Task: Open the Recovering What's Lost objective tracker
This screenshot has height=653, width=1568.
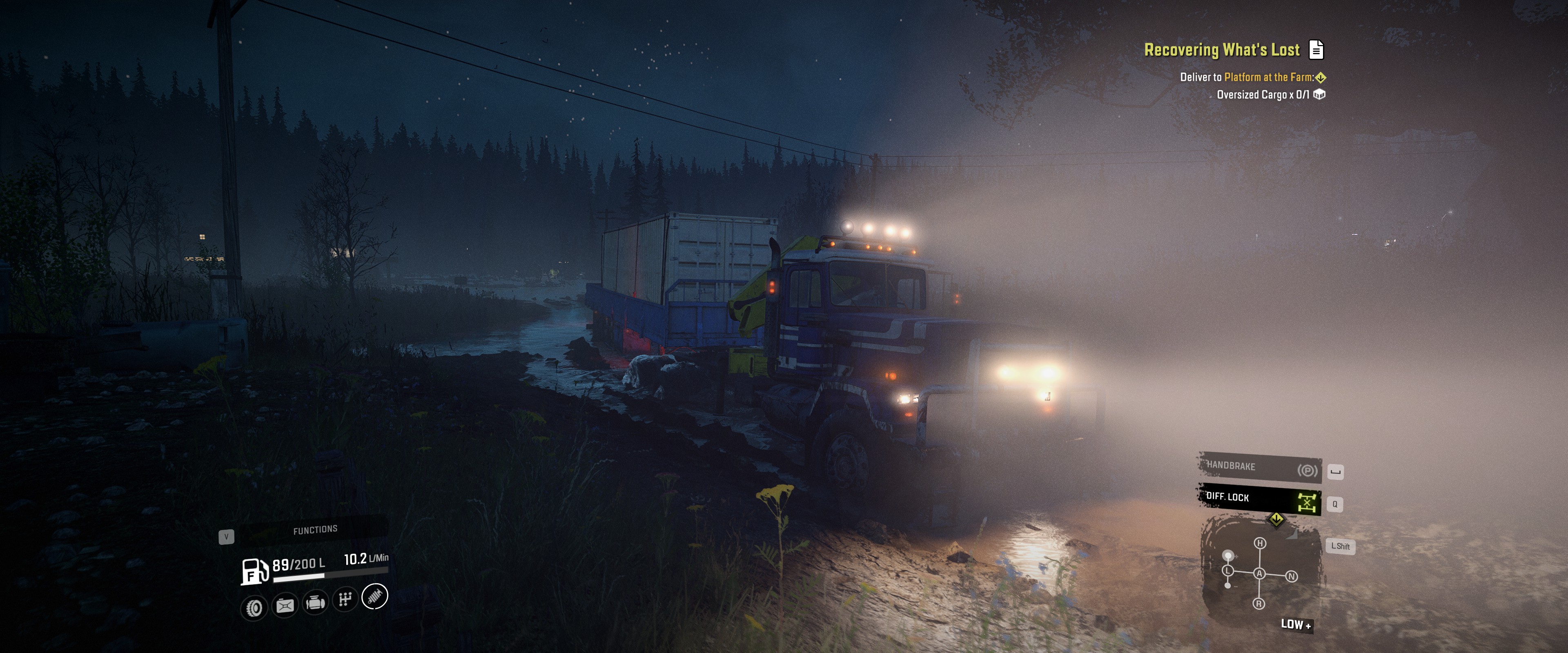Action: point(1221,50)
